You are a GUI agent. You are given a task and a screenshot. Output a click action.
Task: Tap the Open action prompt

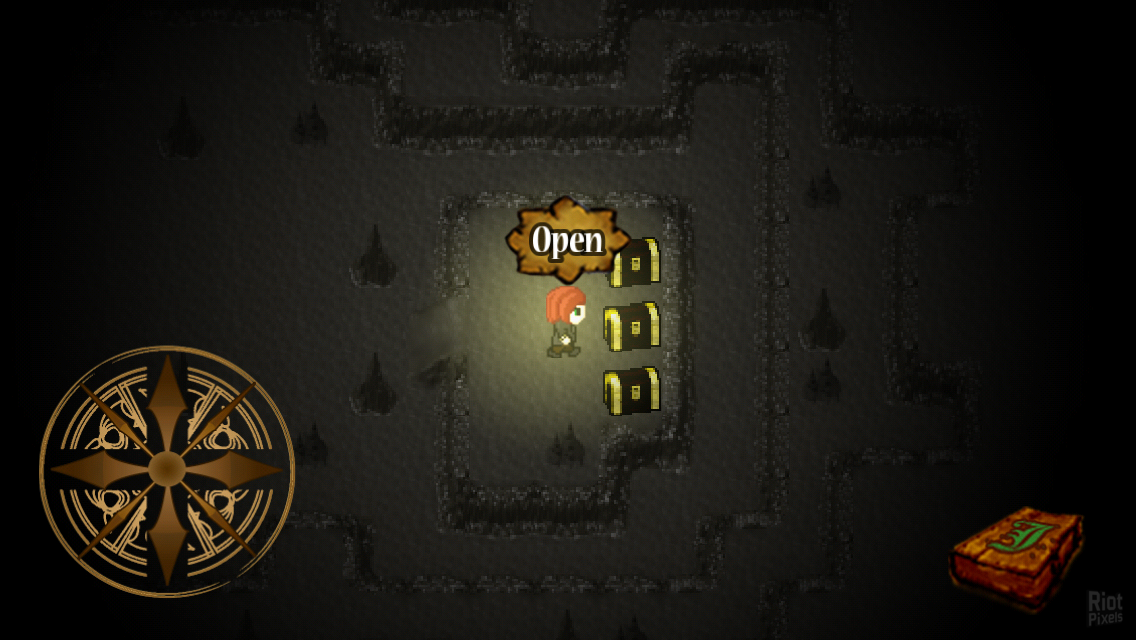point(567,240)
